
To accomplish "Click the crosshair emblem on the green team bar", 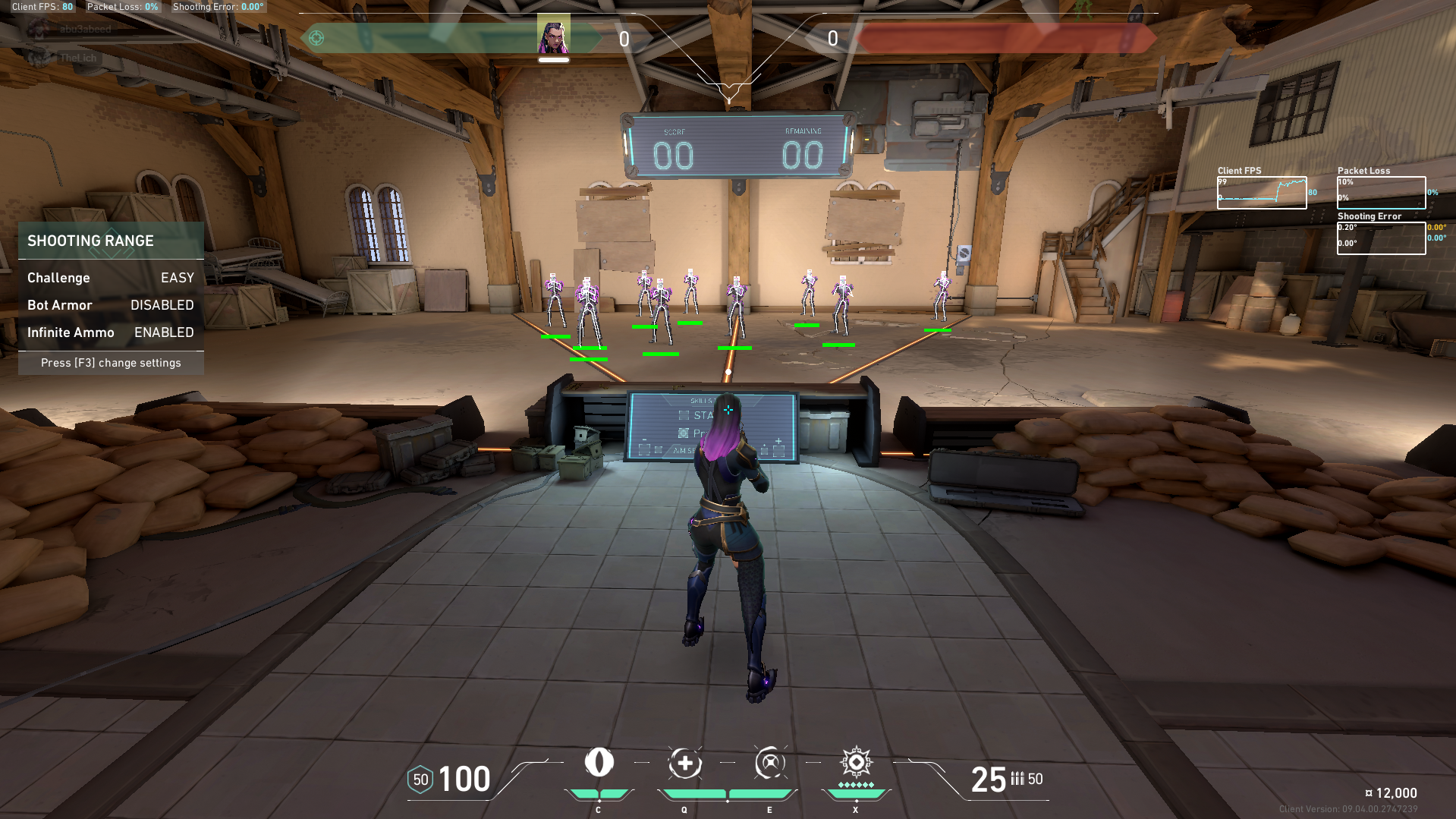I will (x=316, y=38).
